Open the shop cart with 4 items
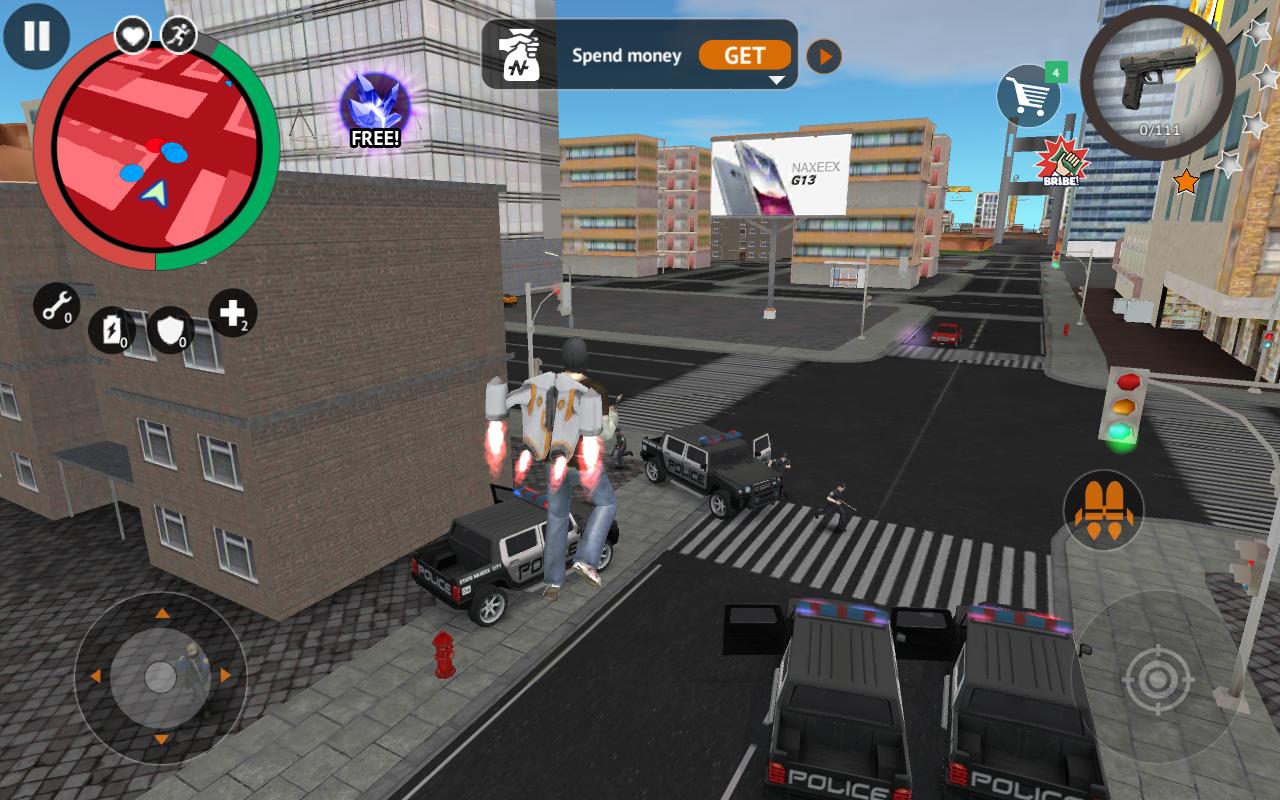1280x800 pixels. tap(1030, 97)
